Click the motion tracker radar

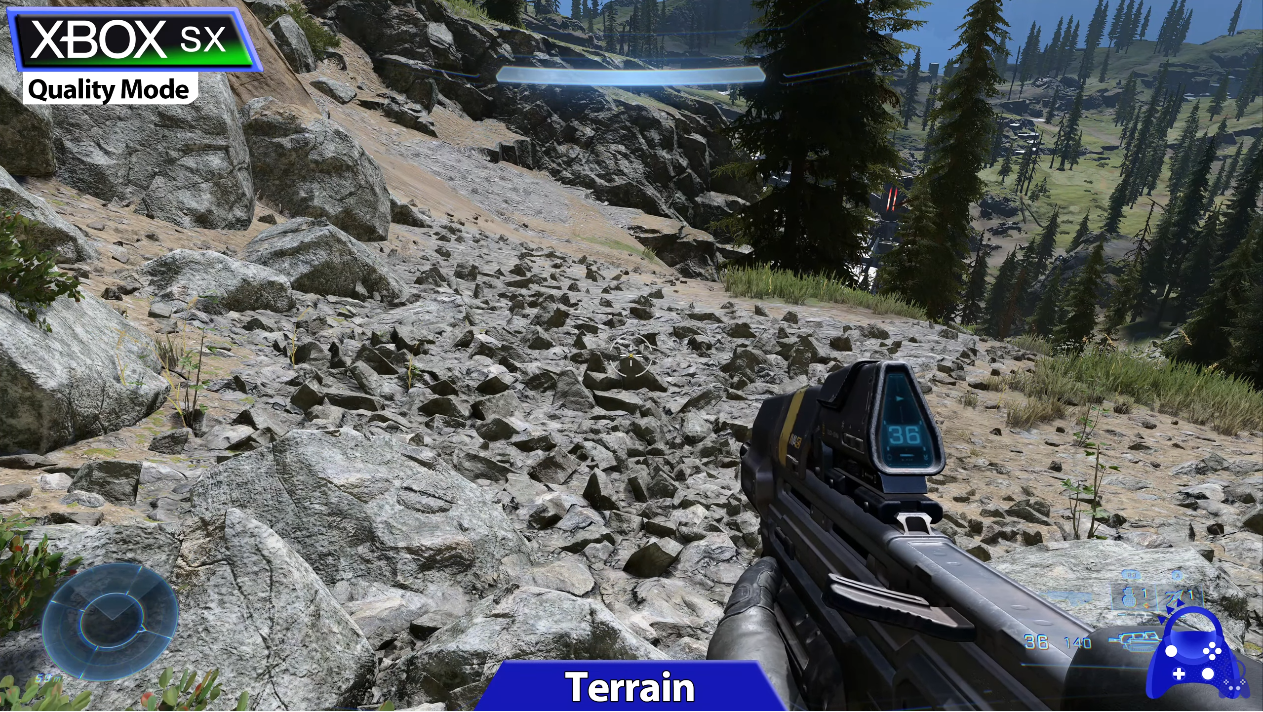pyautogui.click(x=110, y=622)
